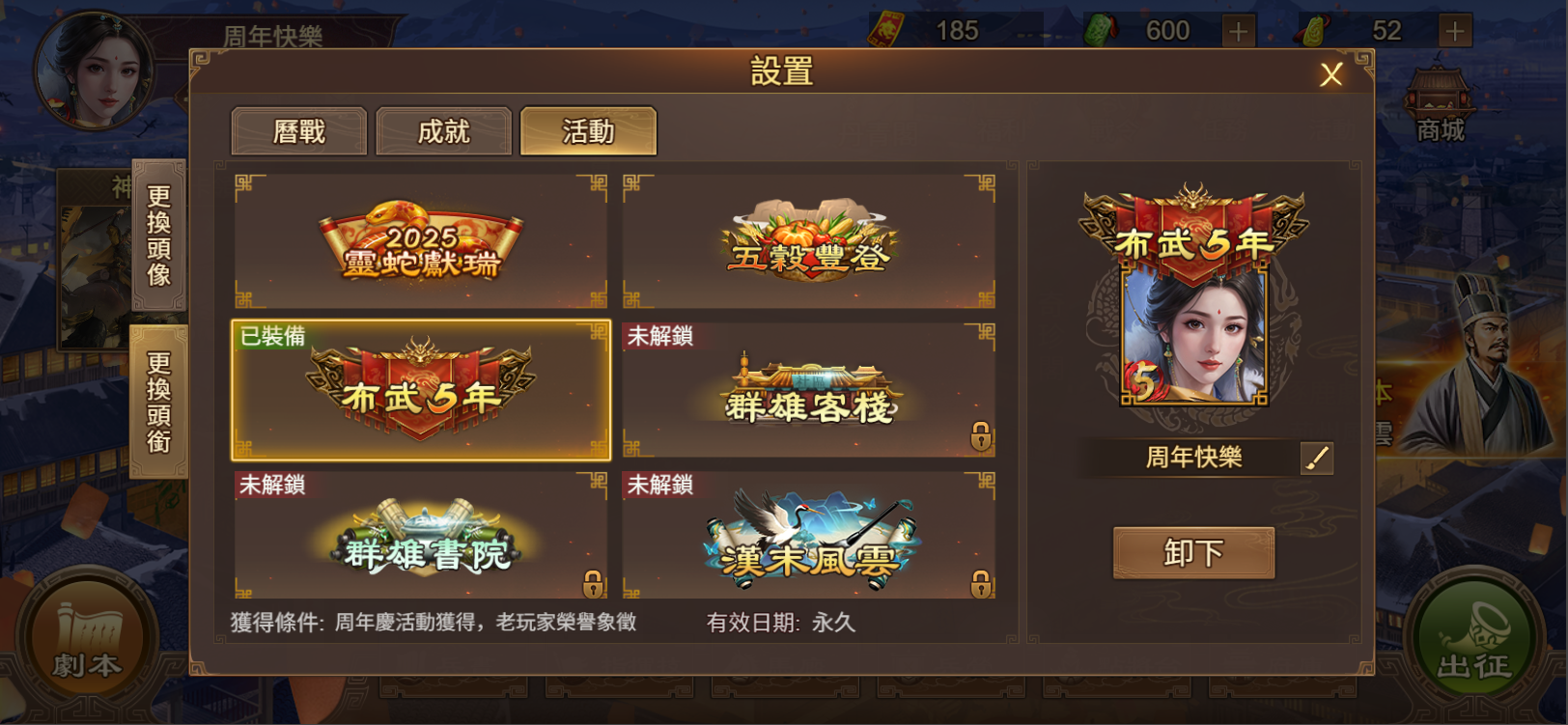Select the 2025靈蛇獻瑞 title badge
This screenshot has width=1568, height=725.
[420, 239]
